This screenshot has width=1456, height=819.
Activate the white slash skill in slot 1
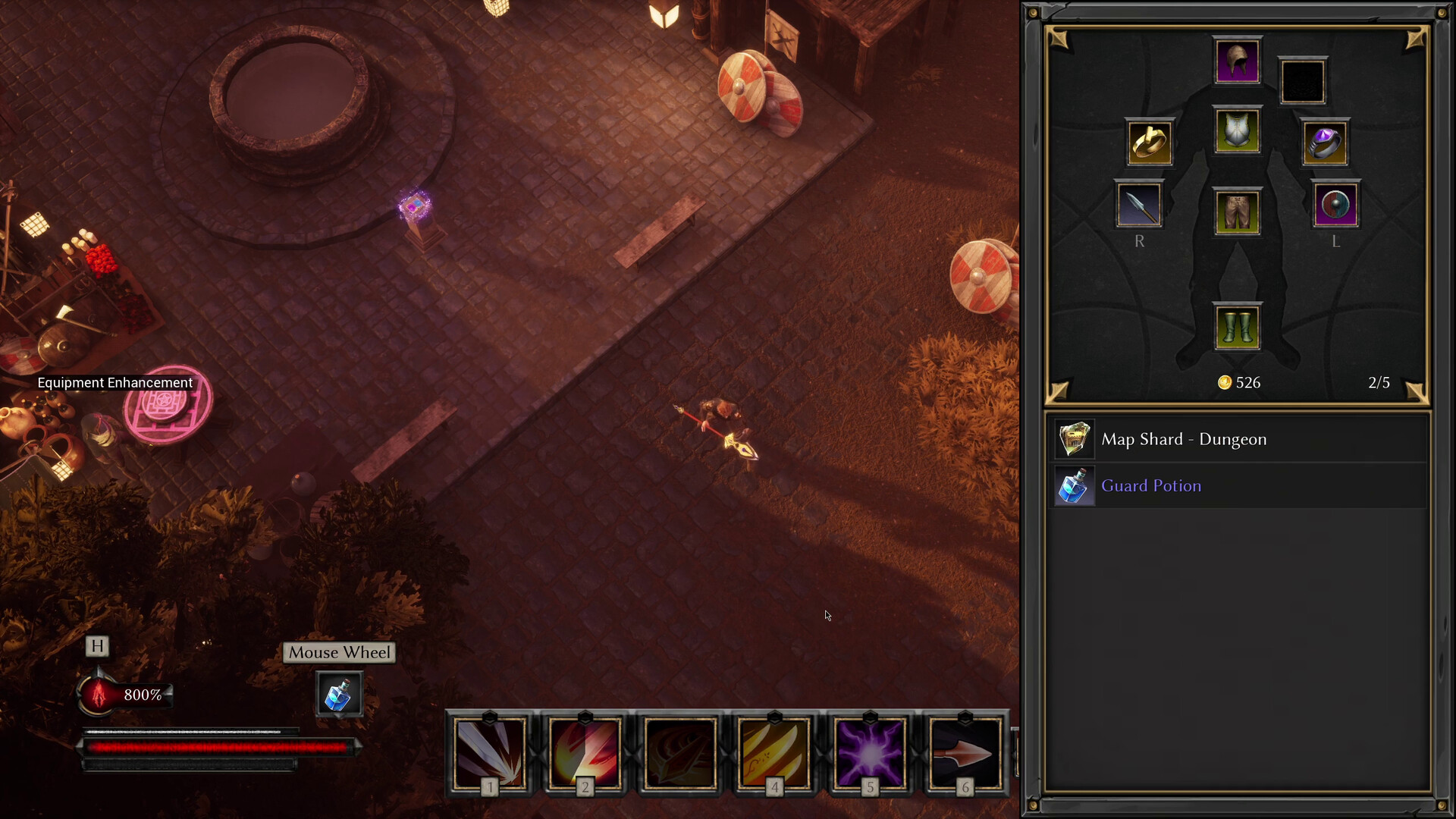tap(490, 752)
